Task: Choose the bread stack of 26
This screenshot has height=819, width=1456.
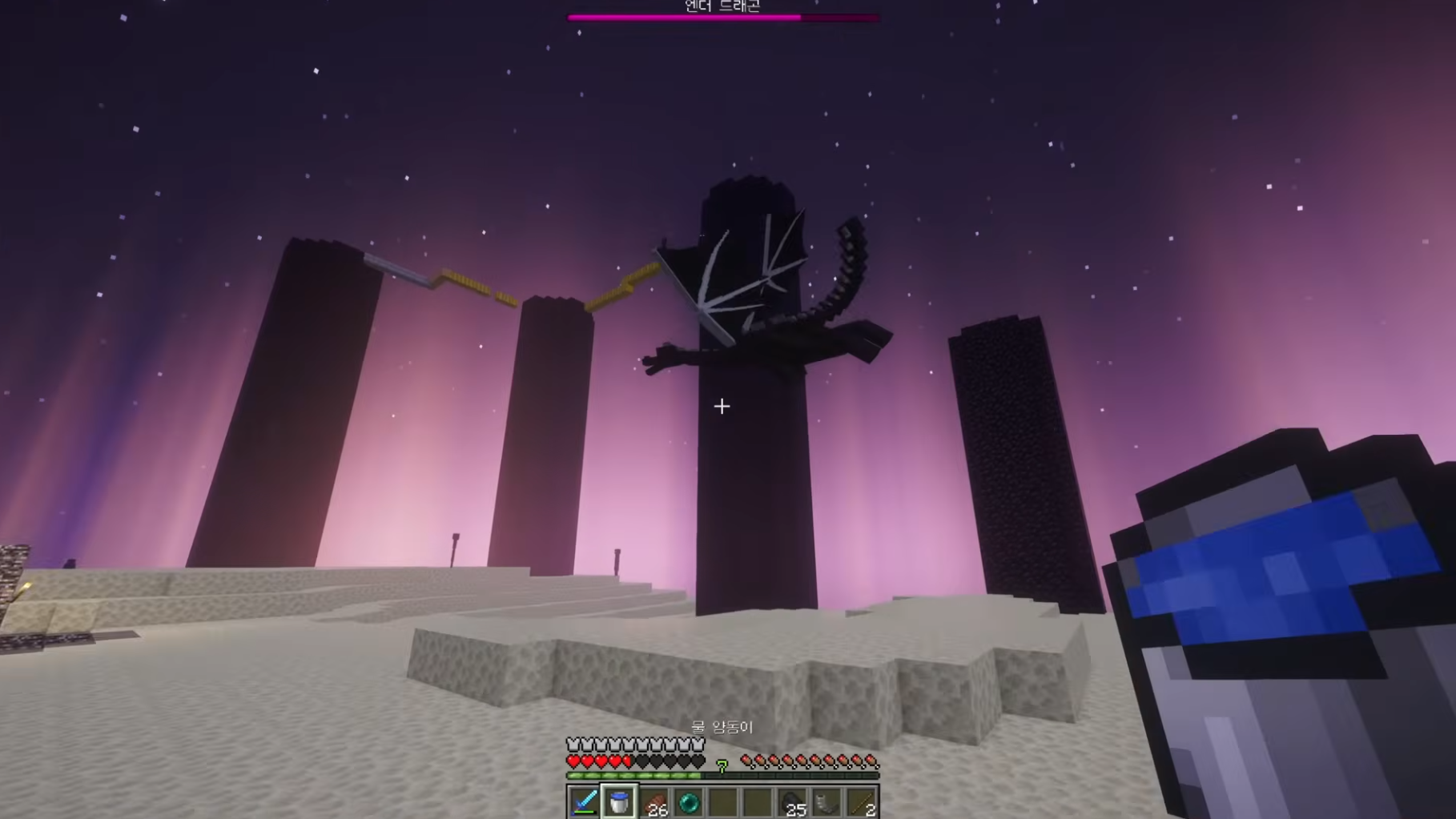Action: (654, 801)
